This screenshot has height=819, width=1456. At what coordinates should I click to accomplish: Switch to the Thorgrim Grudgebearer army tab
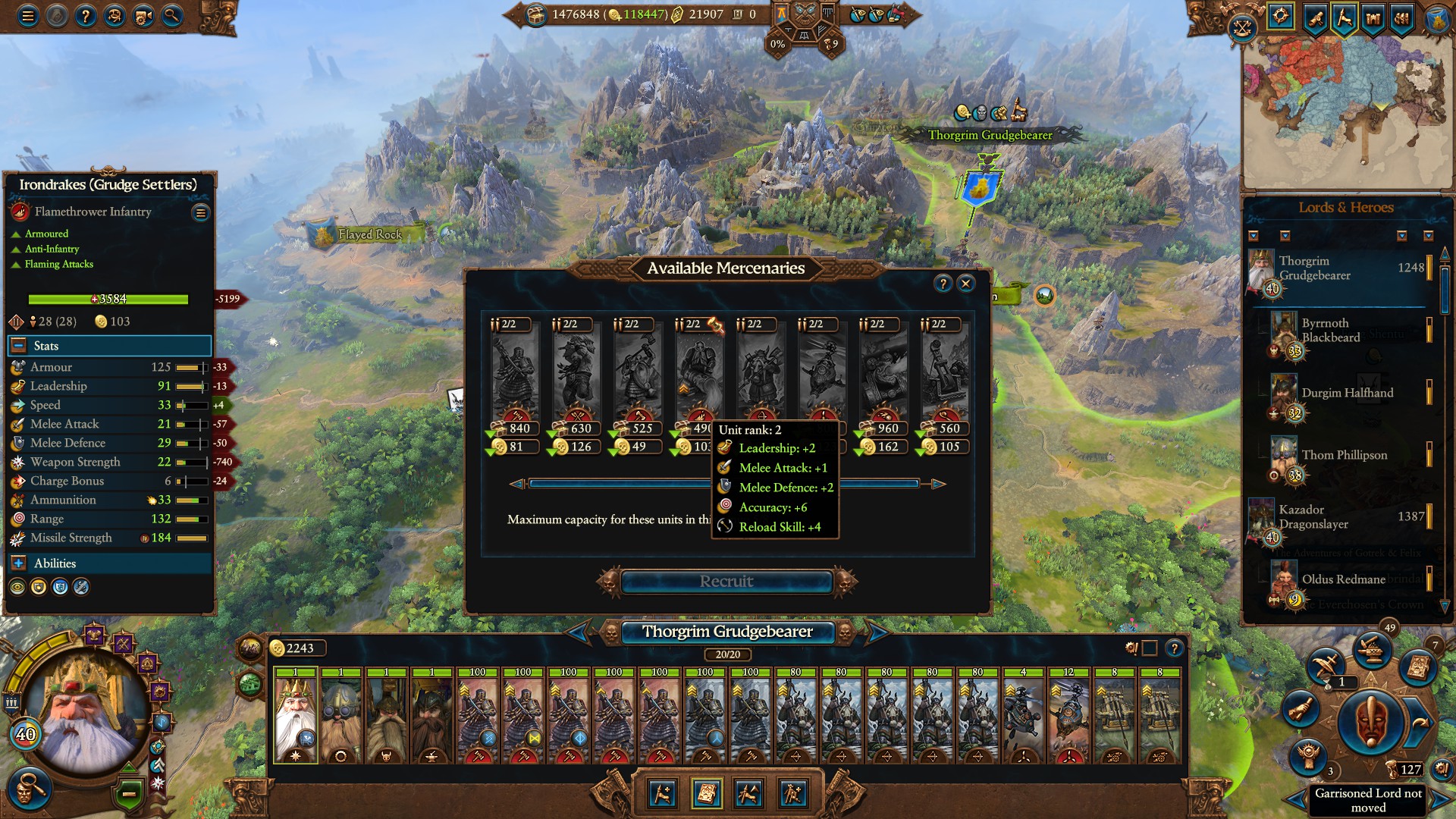727,631
